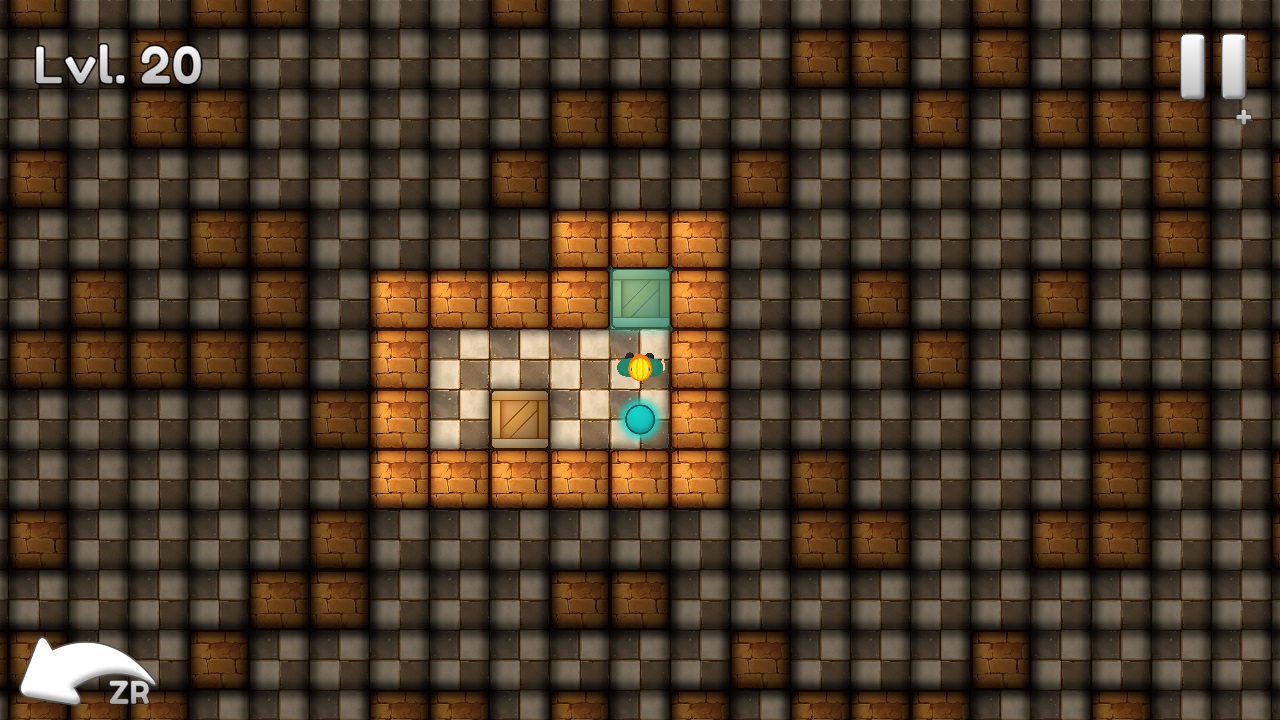Select the orange corner wall tile top-left
Screen dimensions: 1280x720
[x=398, y=298]
